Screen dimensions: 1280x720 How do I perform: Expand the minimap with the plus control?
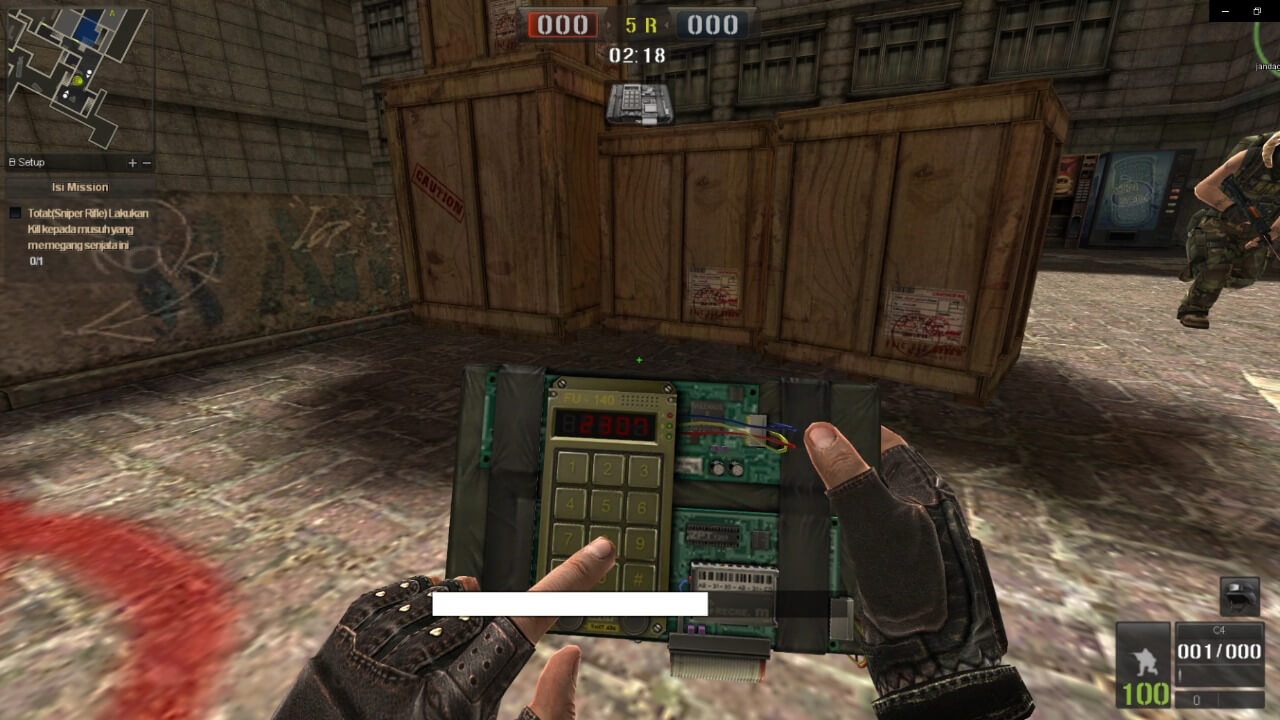point(131,161)
